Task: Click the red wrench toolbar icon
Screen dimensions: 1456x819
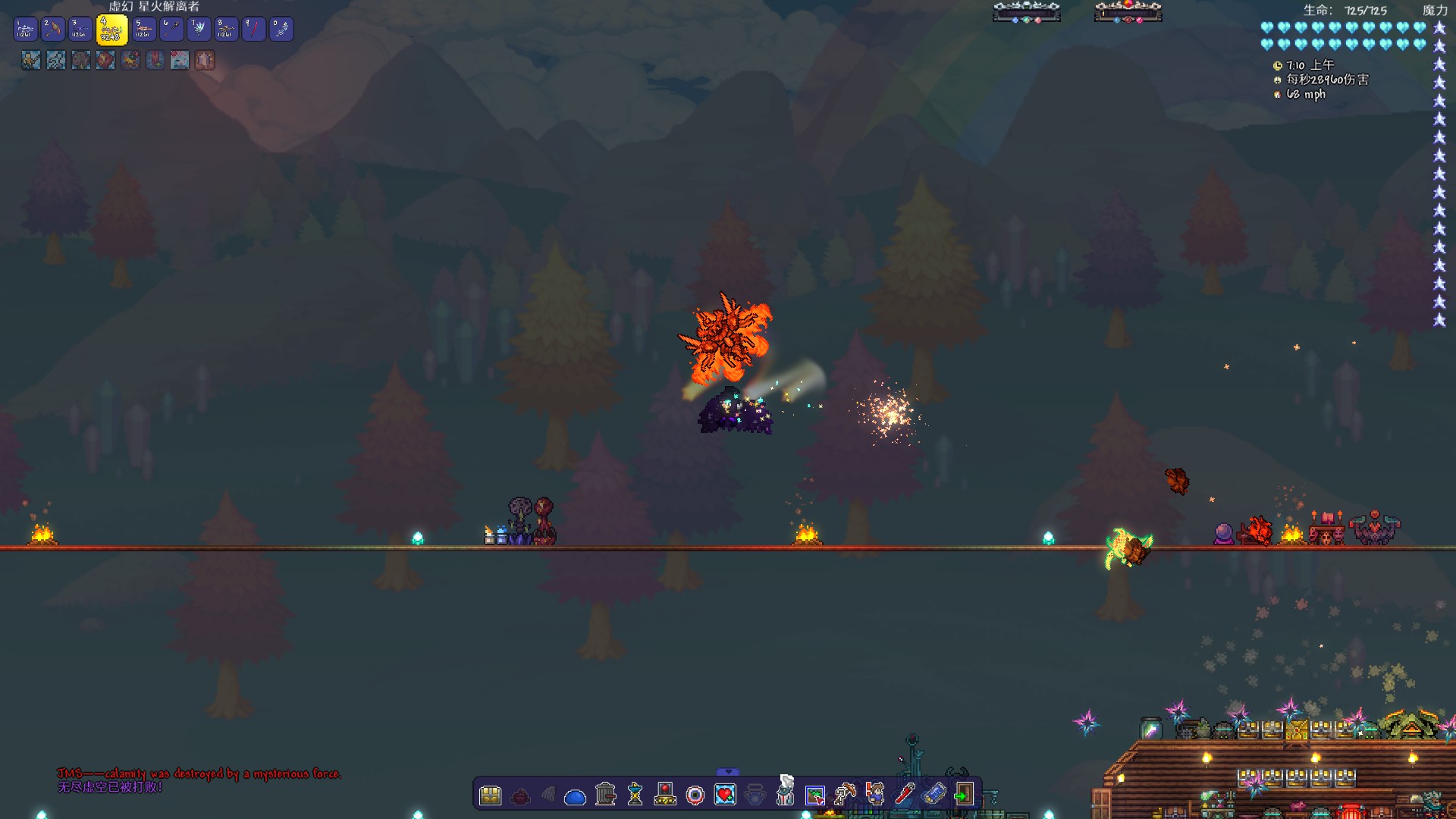Action: tap(904, 794)
